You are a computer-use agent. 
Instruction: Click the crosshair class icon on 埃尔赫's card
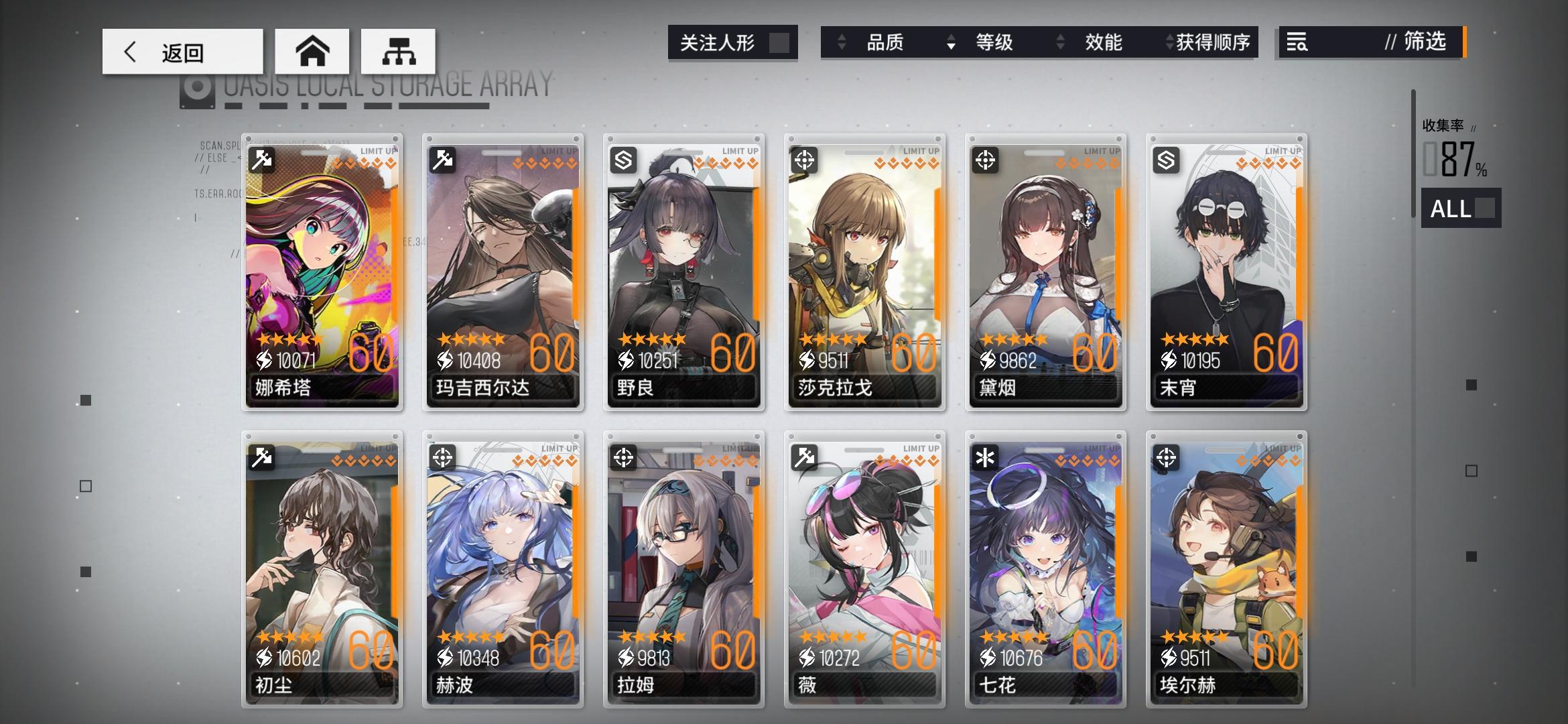coord(1167,457)
